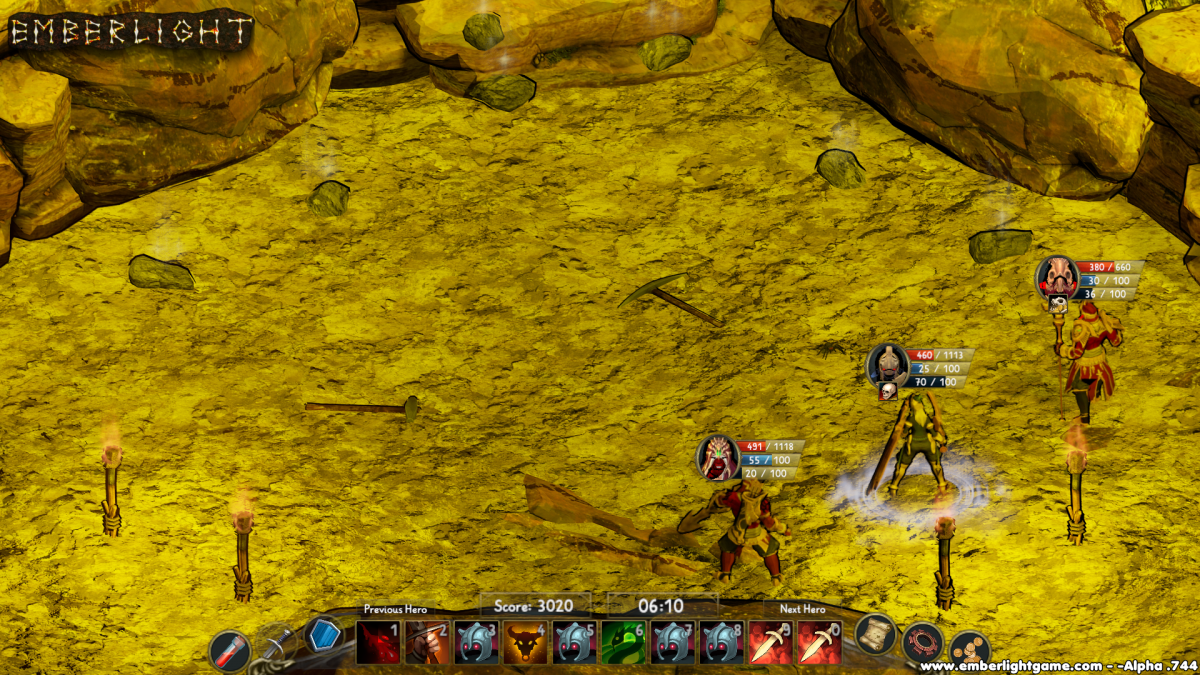This screenshot has height=675, width=1200.
Task: Select the red beast ability in slot 1
Action: (x=379, y=642)
